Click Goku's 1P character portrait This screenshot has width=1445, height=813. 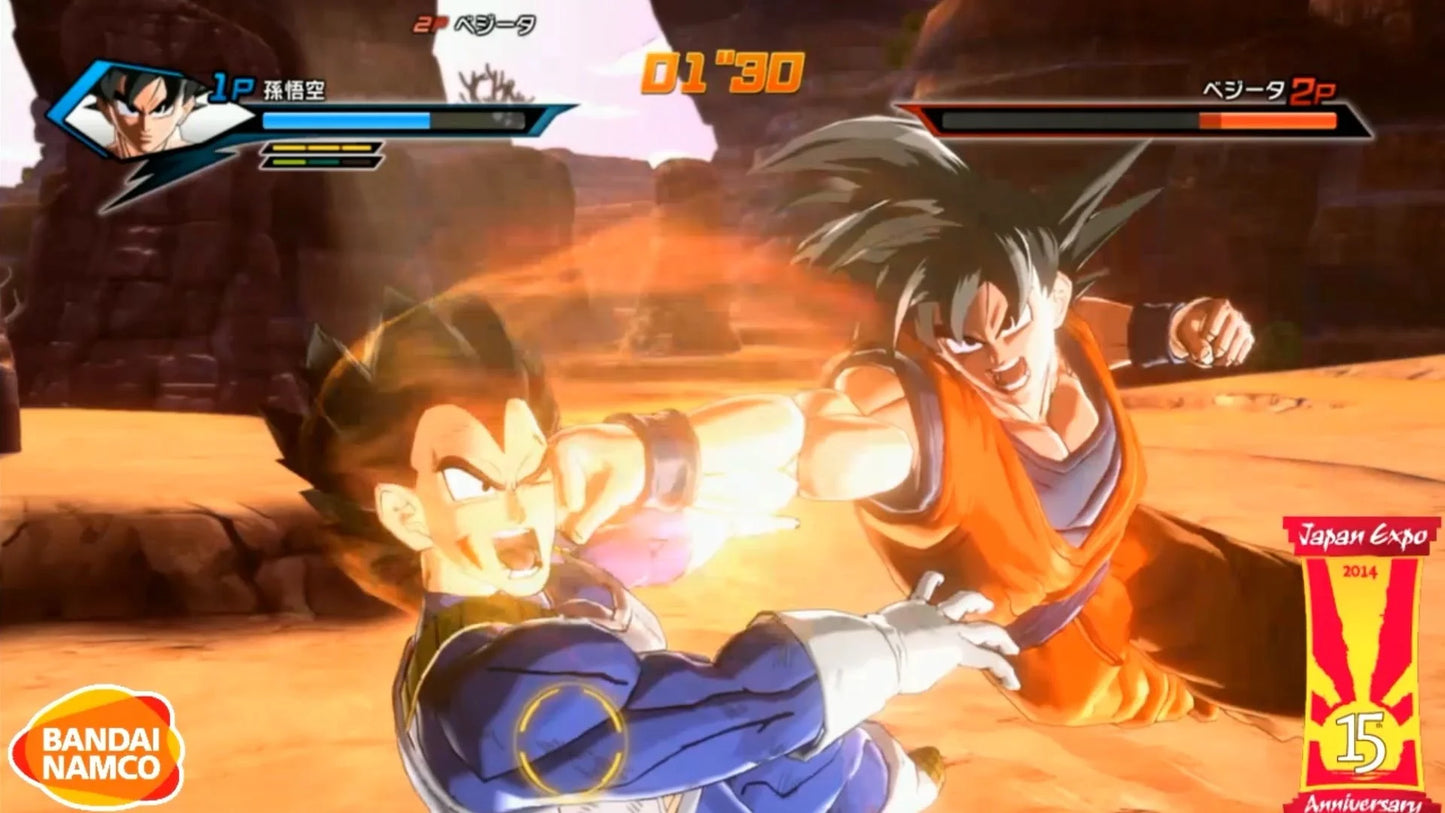[x=150, y=112]
